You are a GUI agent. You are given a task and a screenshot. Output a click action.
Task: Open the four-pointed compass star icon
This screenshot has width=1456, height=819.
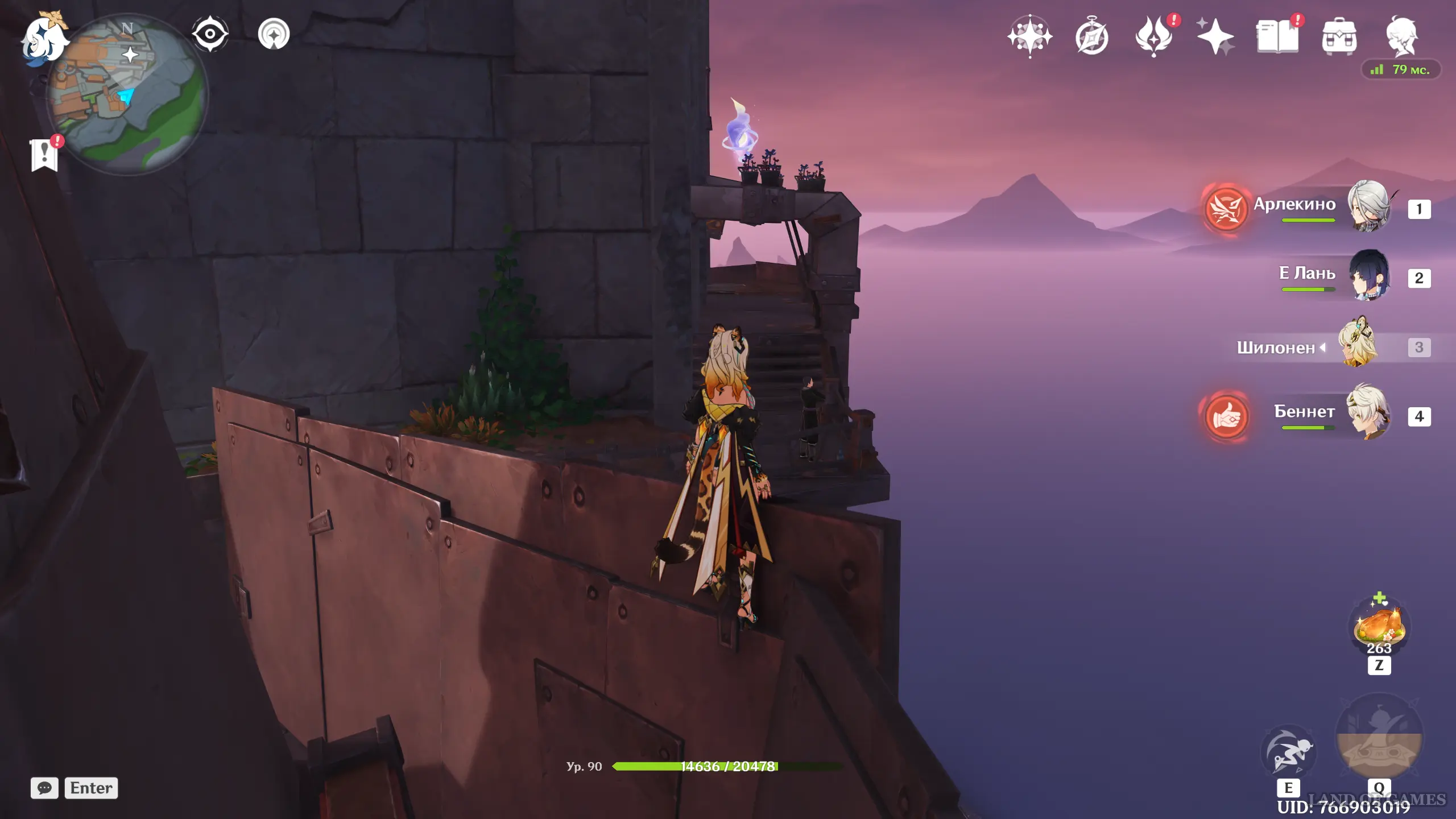point(1029,36)
